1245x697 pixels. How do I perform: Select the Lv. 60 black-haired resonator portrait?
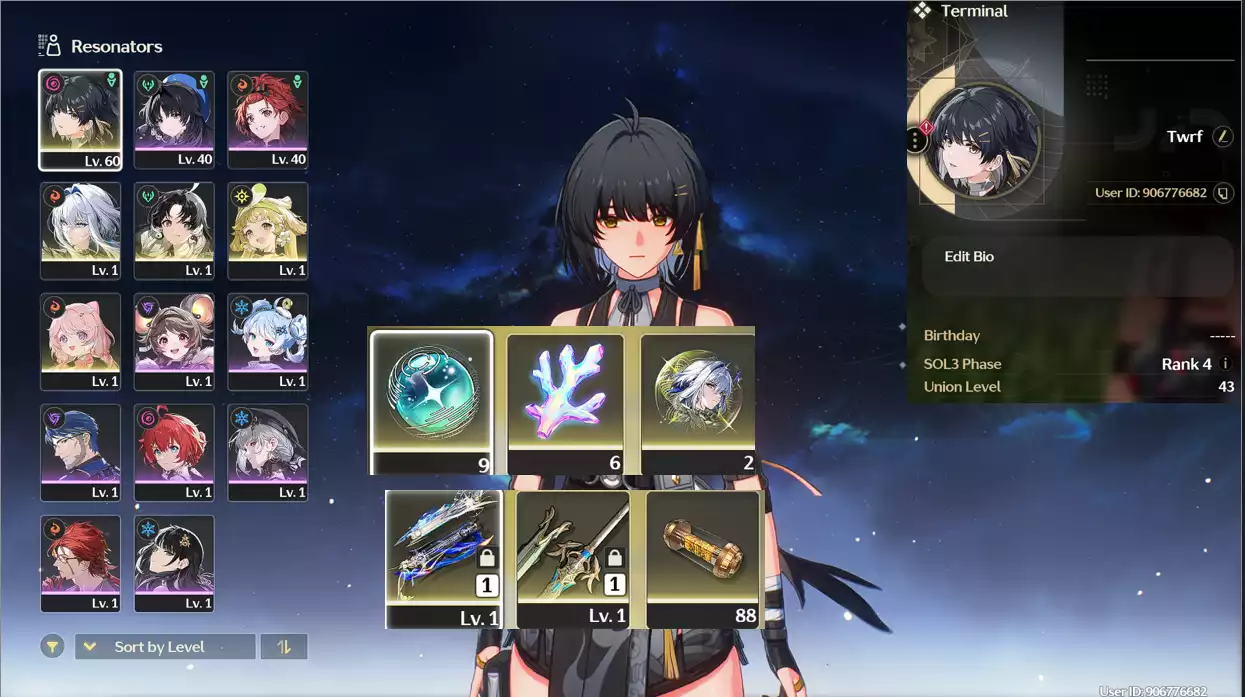(x=80, y=119)
